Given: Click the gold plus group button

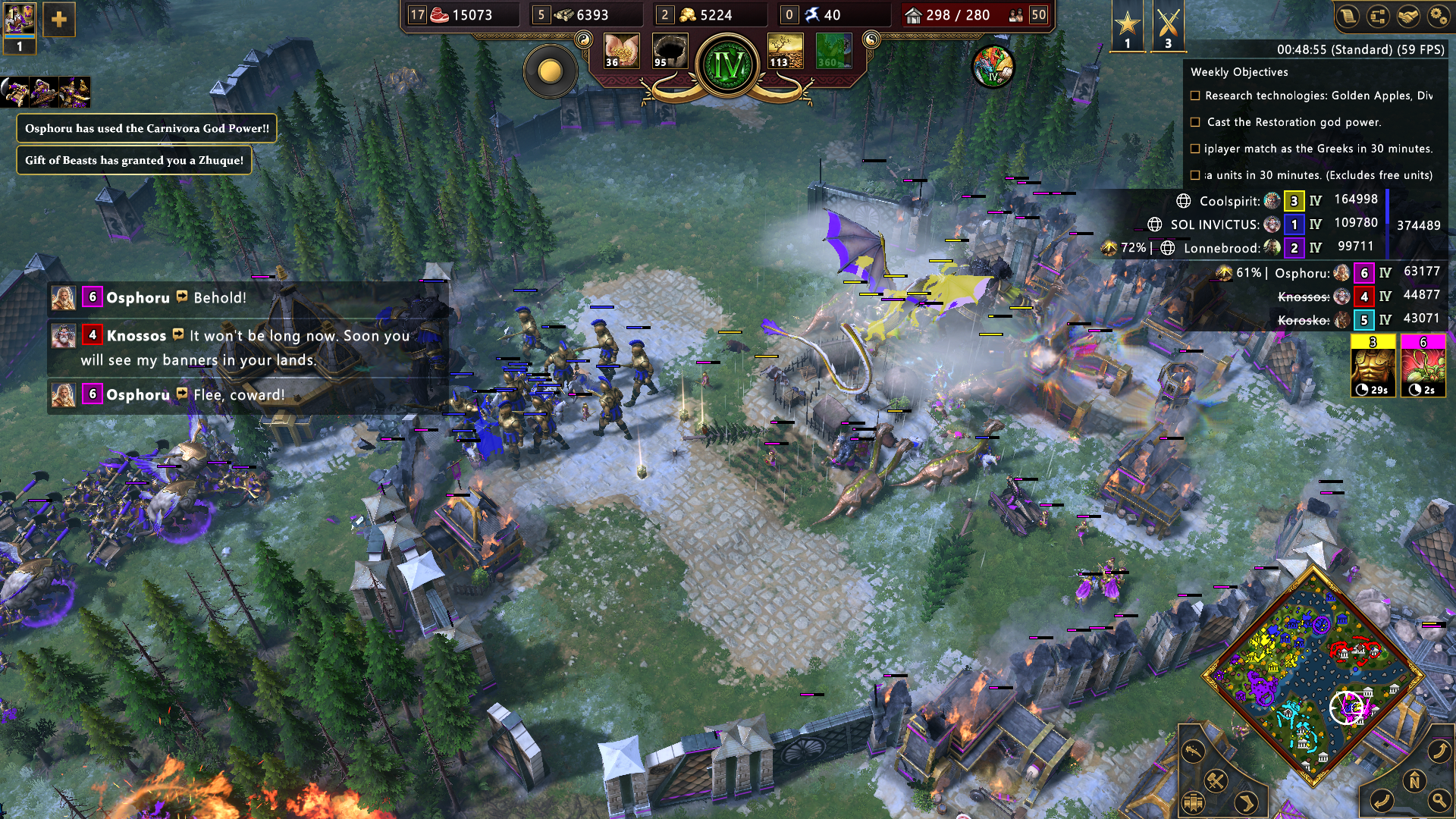Looking at the screenshot, I should click(x=59, y=20).
